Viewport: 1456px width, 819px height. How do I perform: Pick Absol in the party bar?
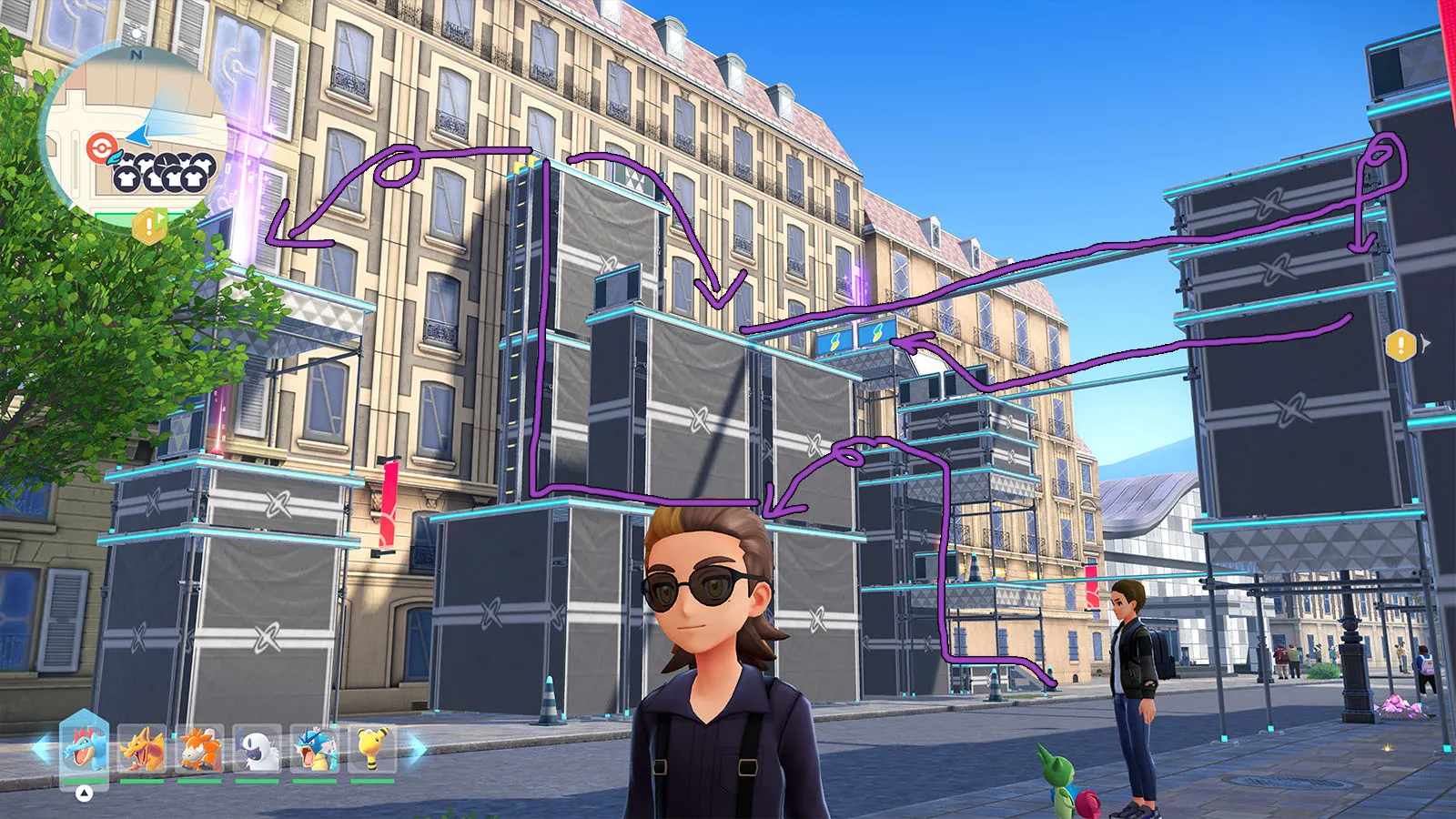257,750
